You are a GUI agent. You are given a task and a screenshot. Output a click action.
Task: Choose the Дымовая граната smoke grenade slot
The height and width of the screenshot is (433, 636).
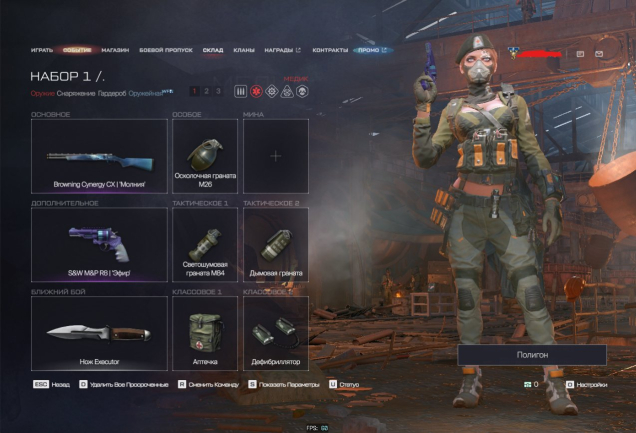(x=276, y=244)
